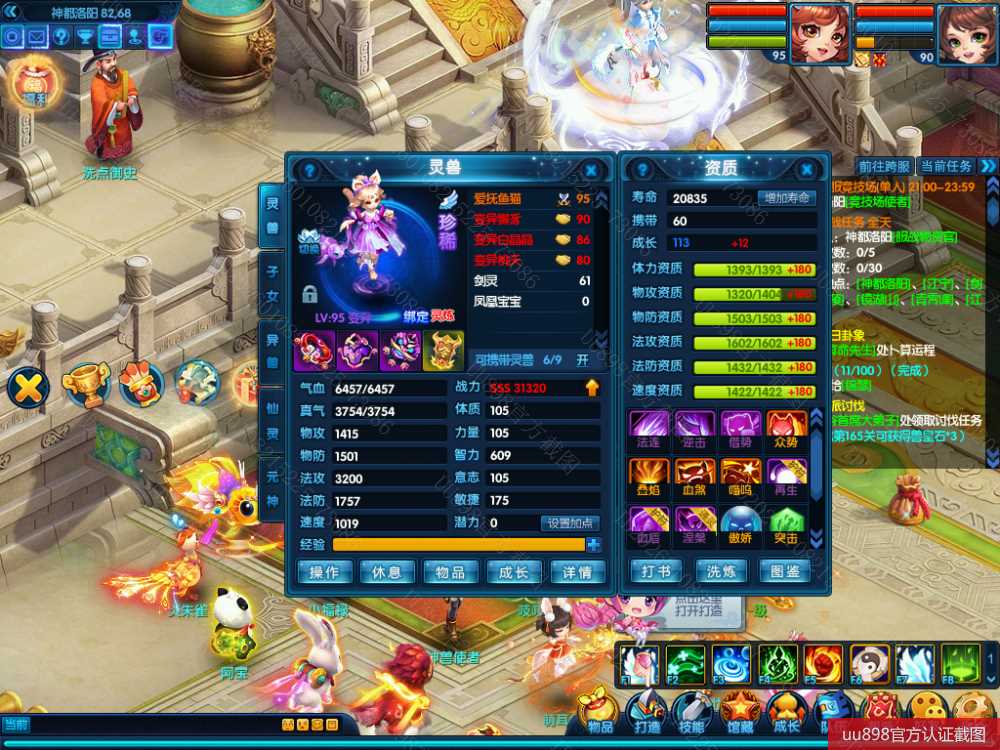Choose the 洗炼 refine button

point(721,572)
